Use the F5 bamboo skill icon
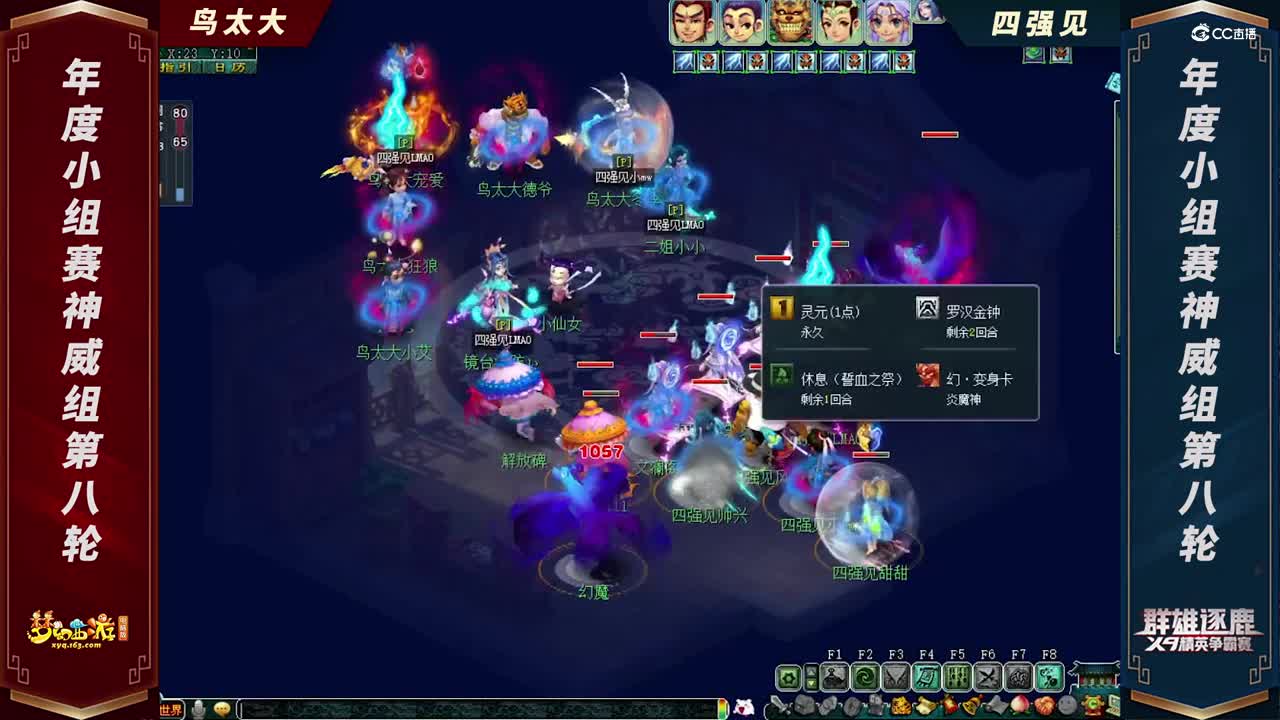This screenshot has height=720, width=1280. coord(957,678)
